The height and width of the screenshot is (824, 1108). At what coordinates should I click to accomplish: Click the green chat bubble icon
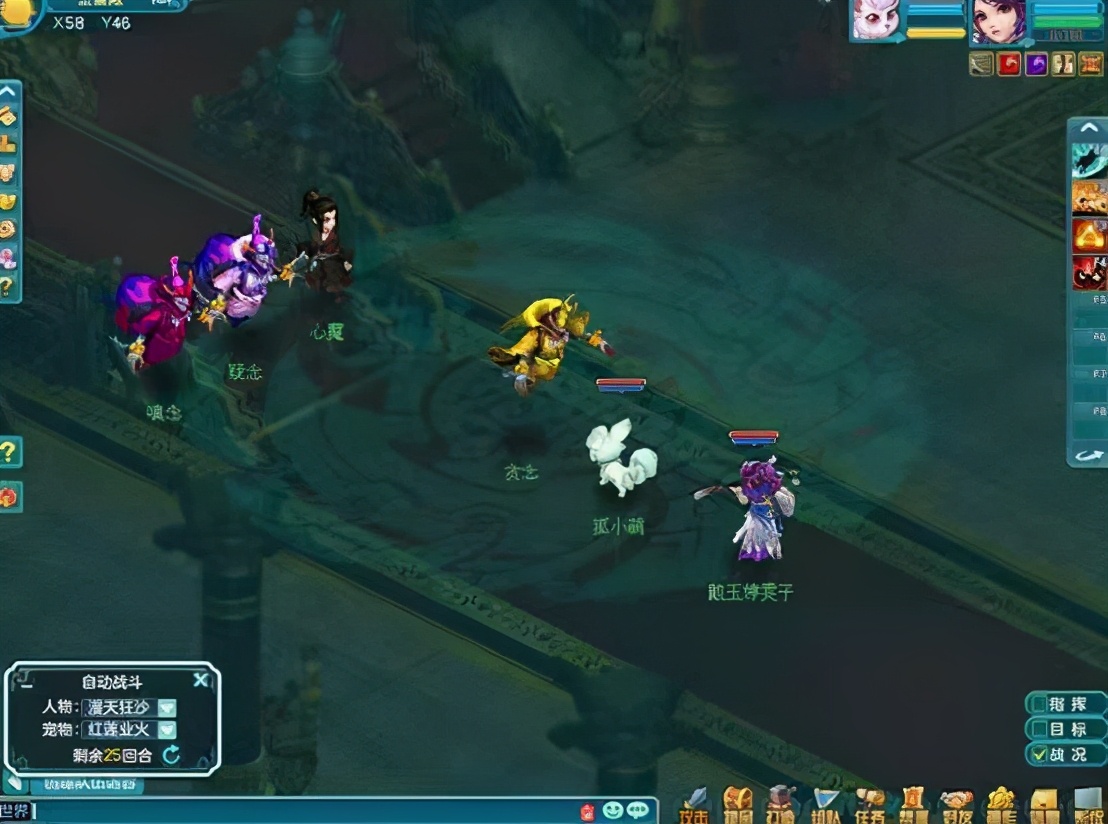(x=637, y=810)
